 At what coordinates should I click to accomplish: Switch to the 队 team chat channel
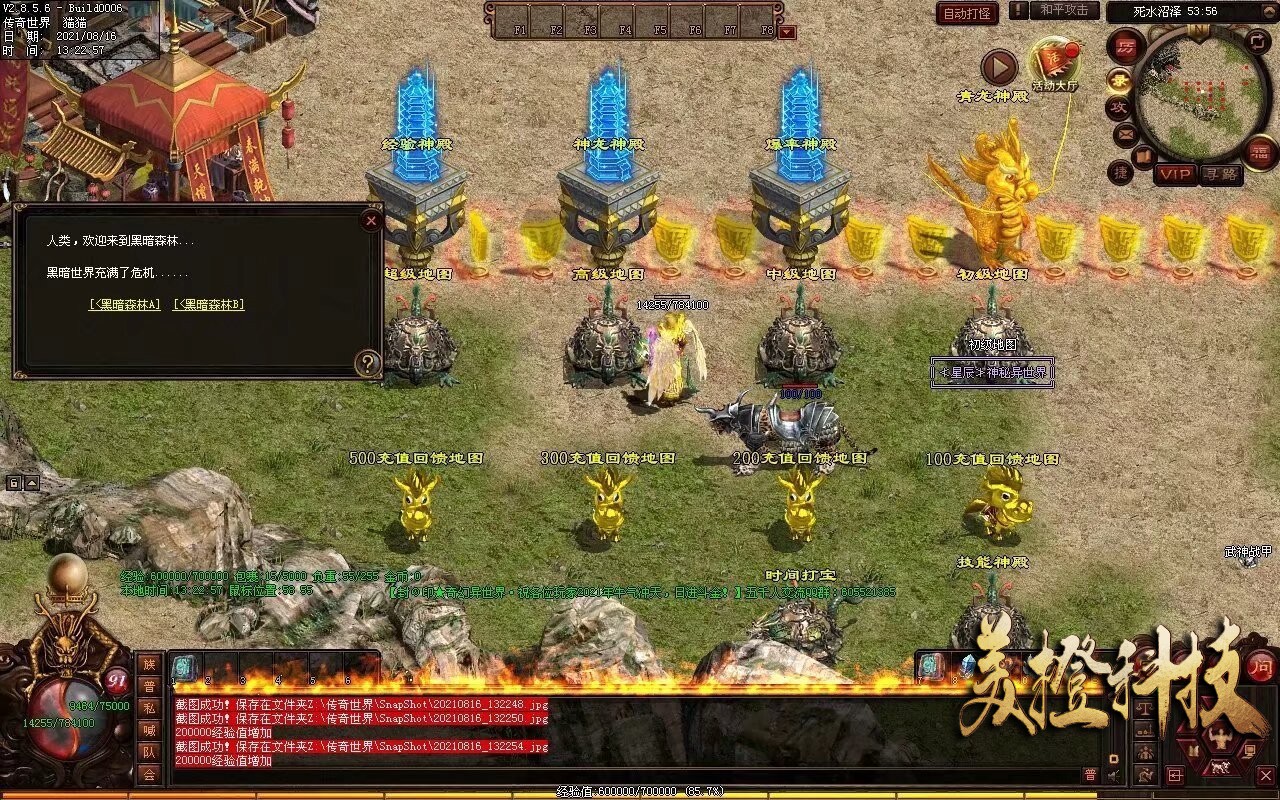coord(149,752)
